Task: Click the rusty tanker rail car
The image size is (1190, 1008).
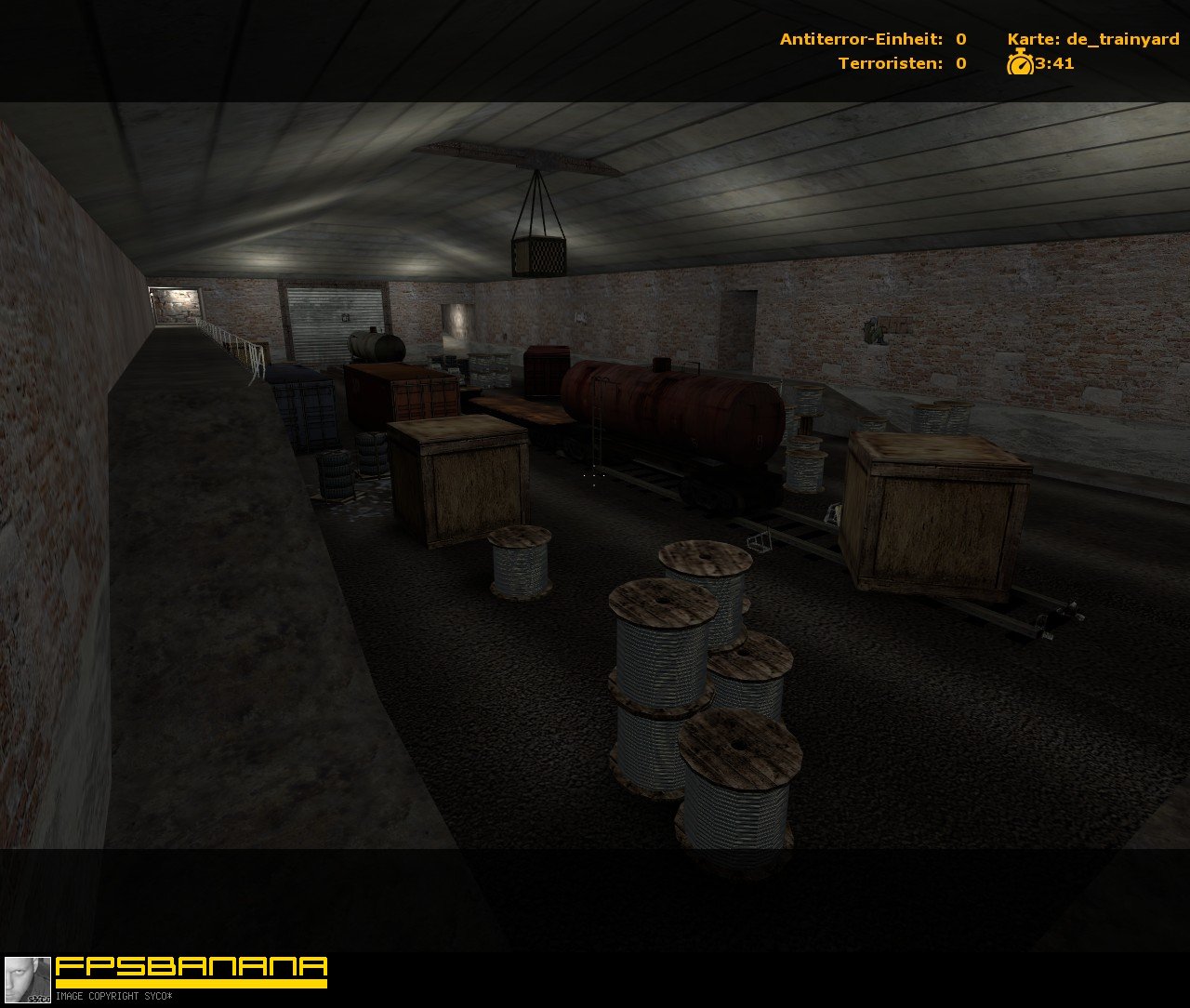Action: [x=669, y=409]
